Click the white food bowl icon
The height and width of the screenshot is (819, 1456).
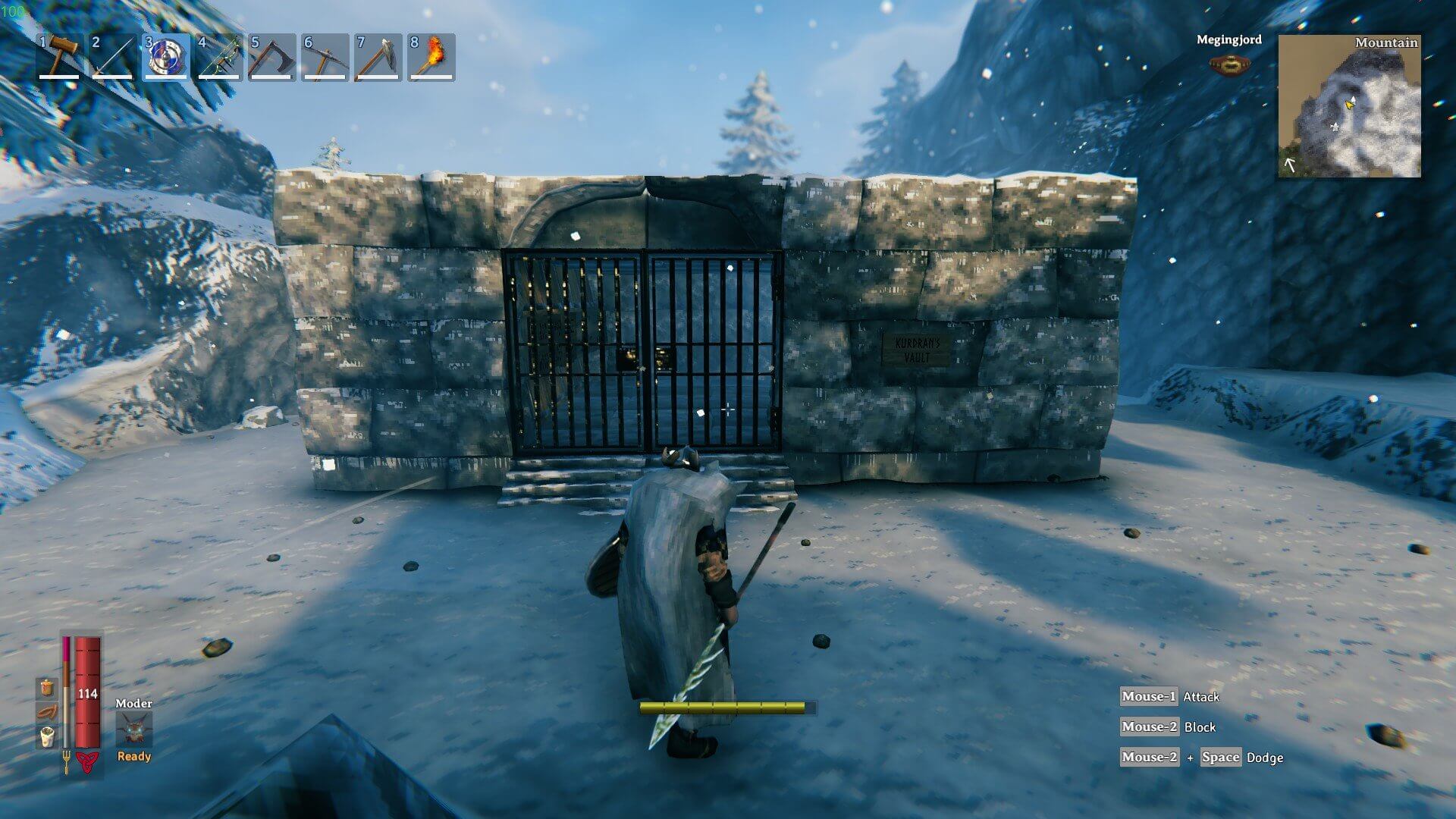point(48,737)
